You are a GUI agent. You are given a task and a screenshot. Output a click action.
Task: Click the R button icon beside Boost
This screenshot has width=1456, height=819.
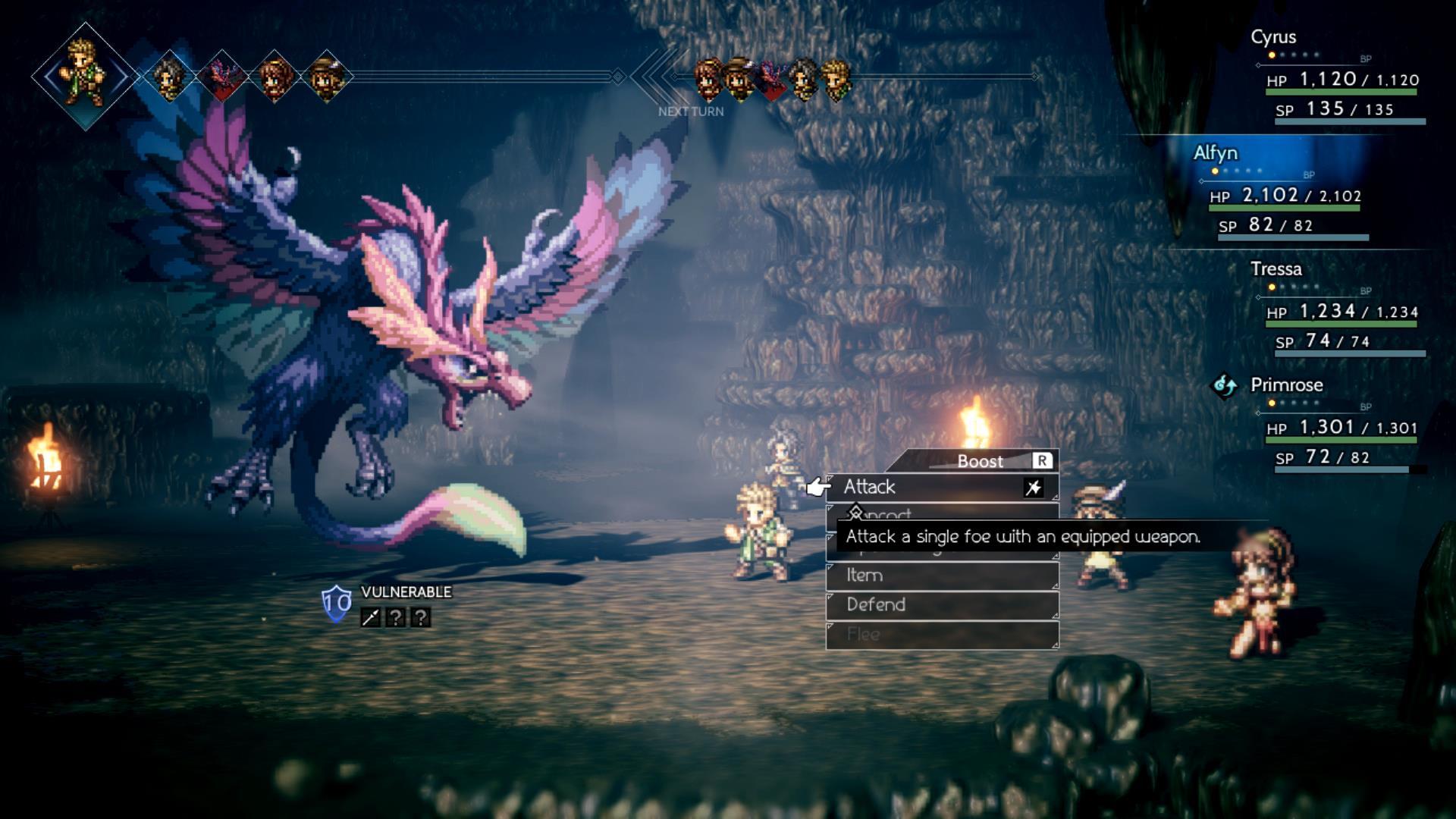pos(1042,460)
